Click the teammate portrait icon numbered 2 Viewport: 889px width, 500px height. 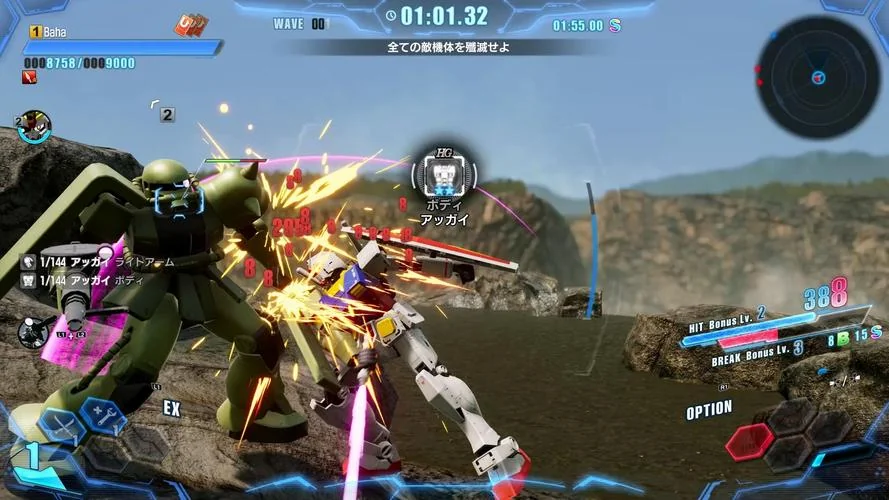pos(35,125)
